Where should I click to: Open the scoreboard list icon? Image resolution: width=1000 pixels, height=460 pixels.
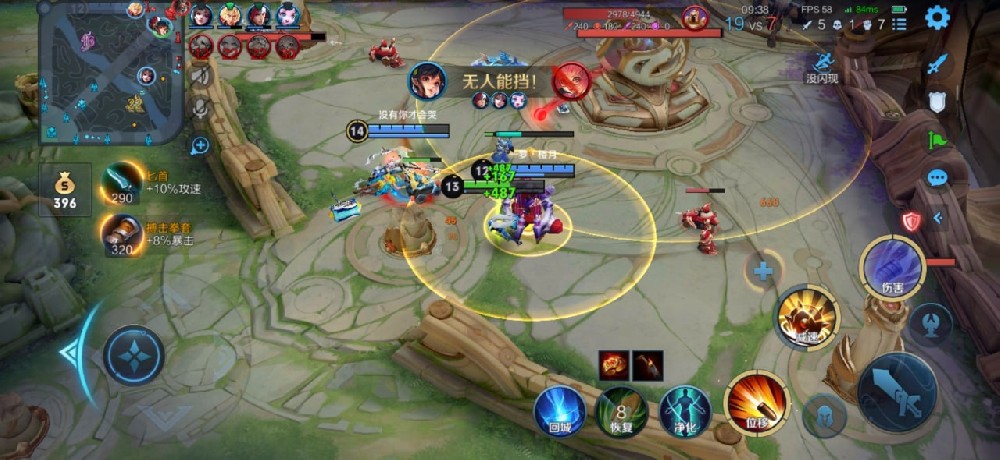tap(900, 23)
